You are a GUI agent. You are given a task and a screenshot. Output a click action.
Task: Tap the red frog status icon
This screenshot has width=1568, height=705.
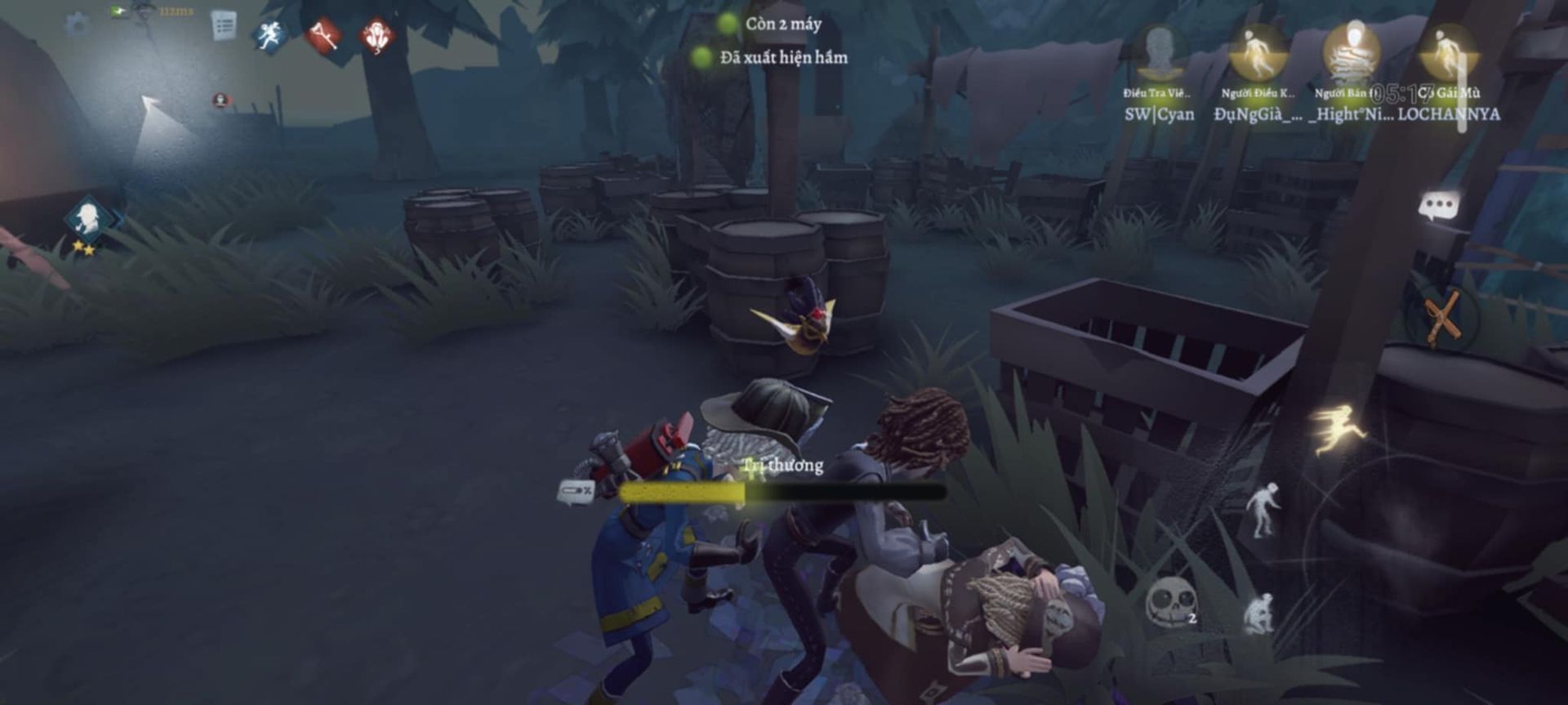pos(376,37)
